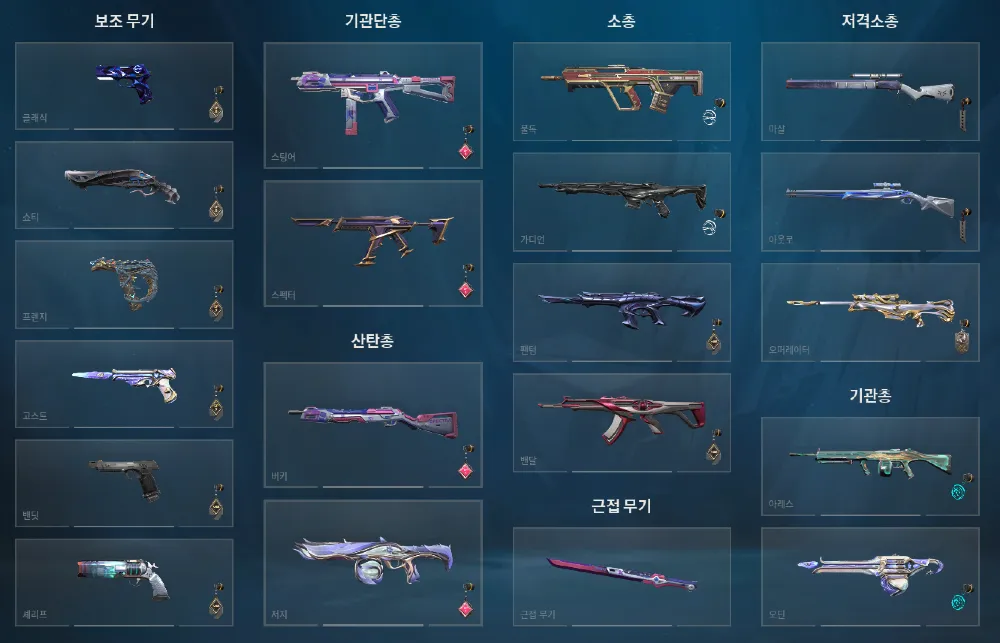Viewport: 1000px width, 643px height.
Task: Open the Bulldog (불독) rifle tile
Action: click(x=622, y=91)
